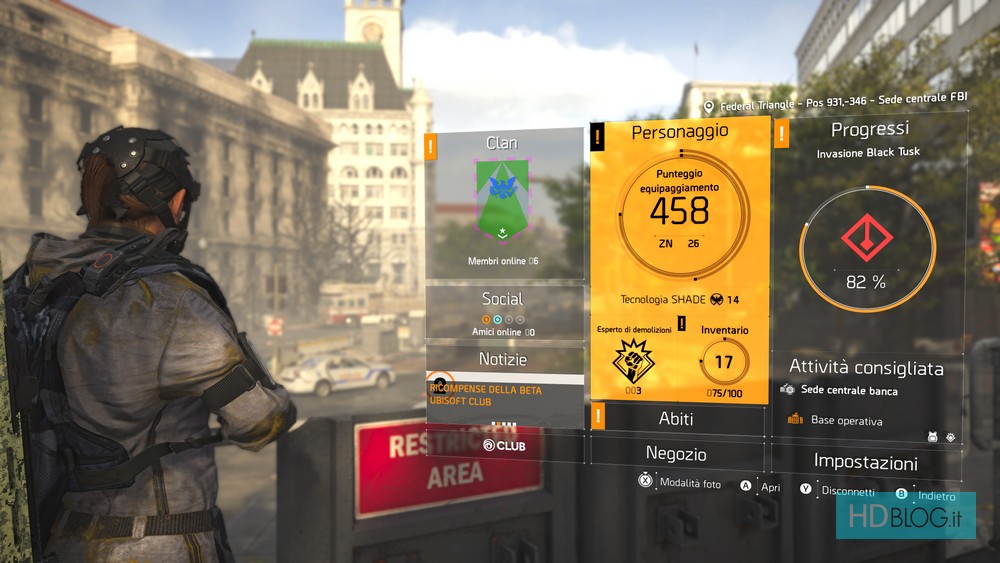The image size is (1000, 563).
Task: View the Invasione Black Tusk progress ring
Action: pyautogui.click(x=867, y=248)
